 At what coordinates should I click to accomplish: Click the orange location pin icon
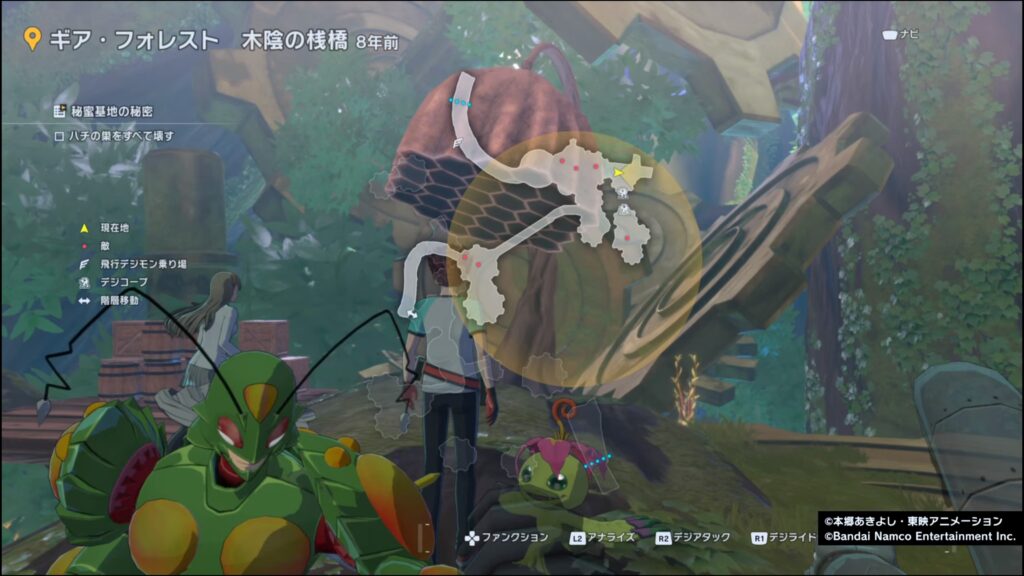(32, 40)
